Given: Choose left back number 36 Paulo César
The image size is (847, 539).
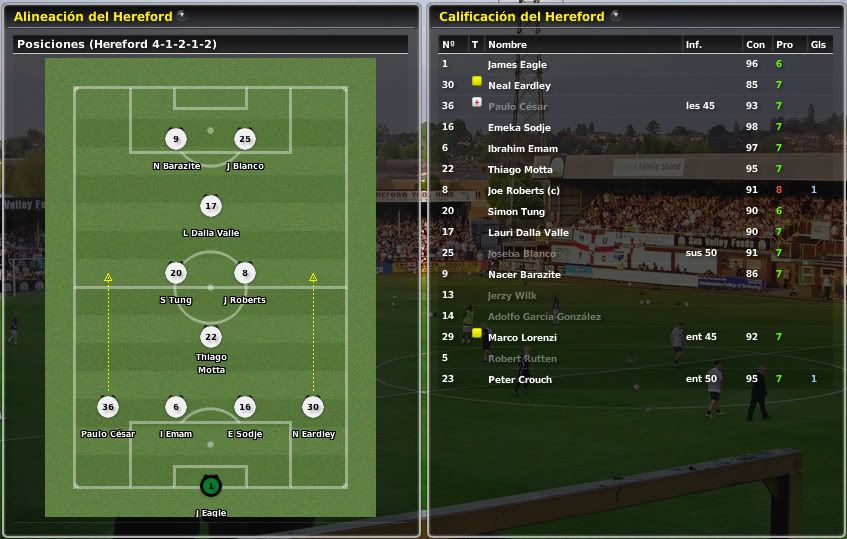Looking at the screenshot, I should [x=108, y=407].
